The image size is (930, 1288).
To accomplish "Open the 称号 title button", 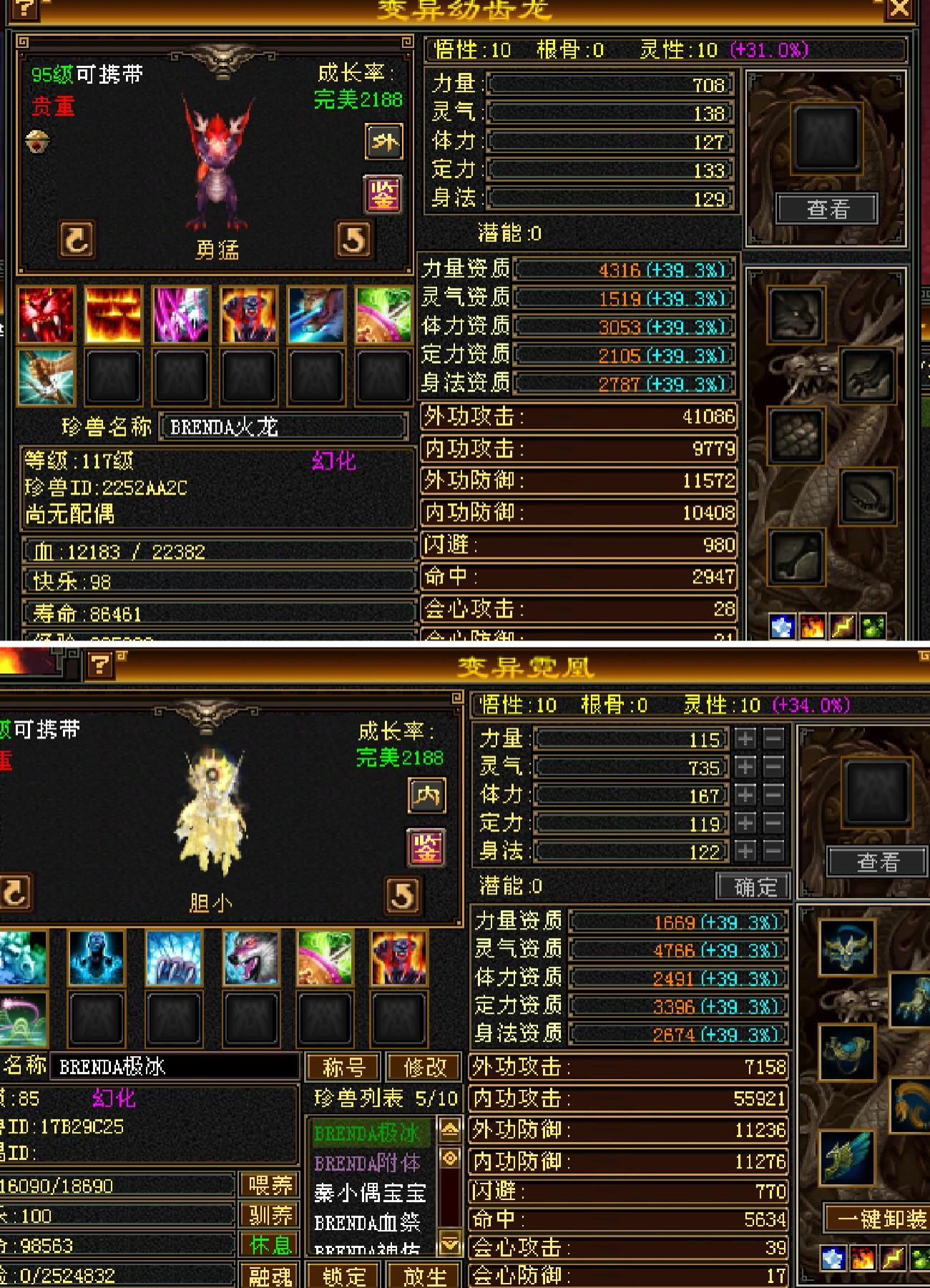I will click(x=344, y=1067).
